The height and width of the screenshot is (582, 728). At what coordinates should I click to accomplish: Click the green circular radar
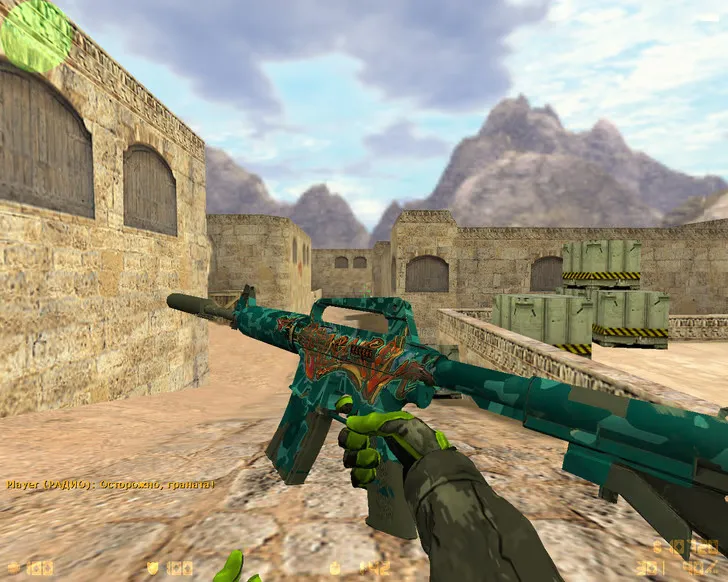36,36
